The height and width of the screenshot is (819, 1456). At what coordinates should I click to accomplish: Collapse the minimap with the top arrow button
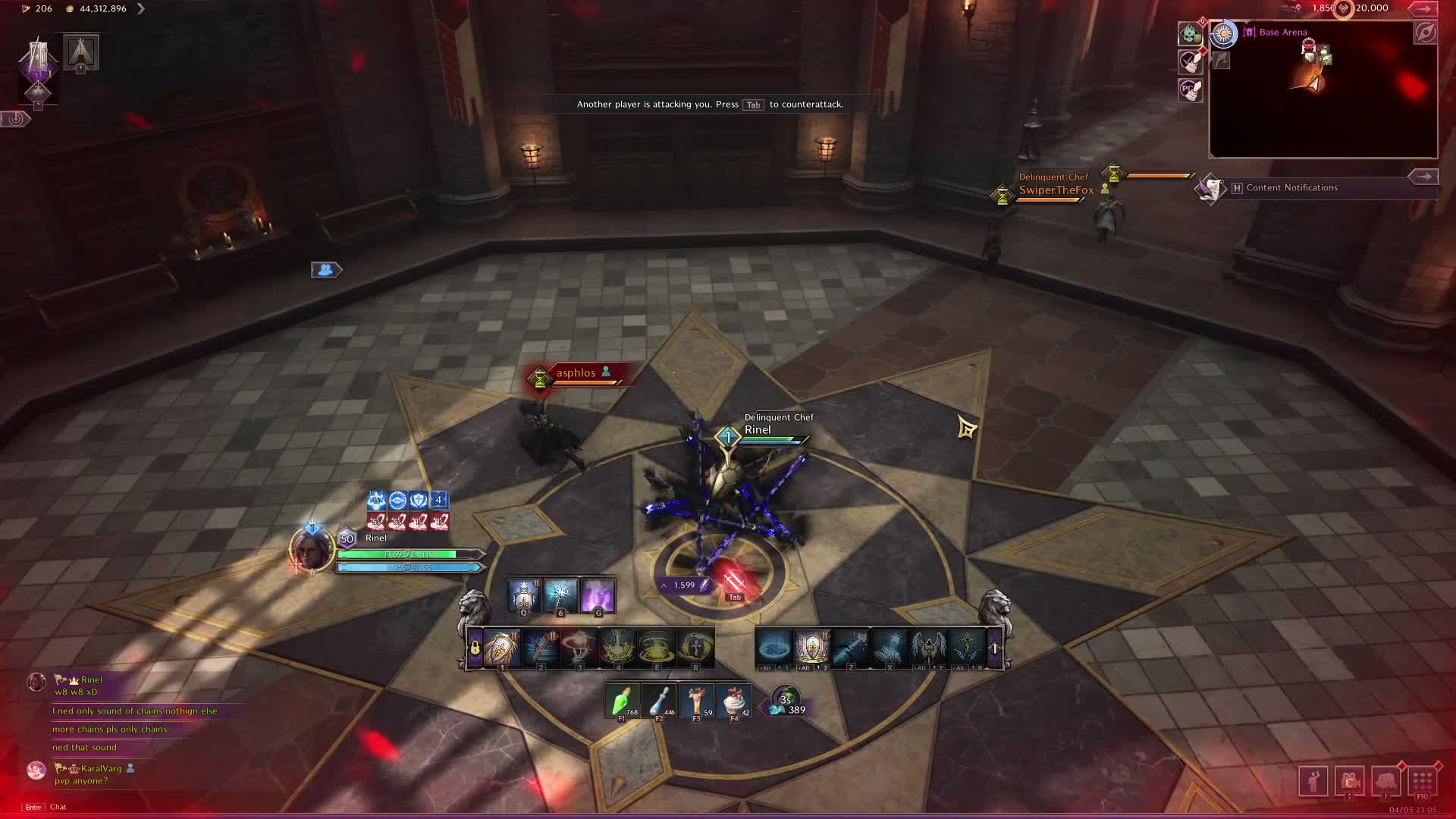click(1423, 8)
